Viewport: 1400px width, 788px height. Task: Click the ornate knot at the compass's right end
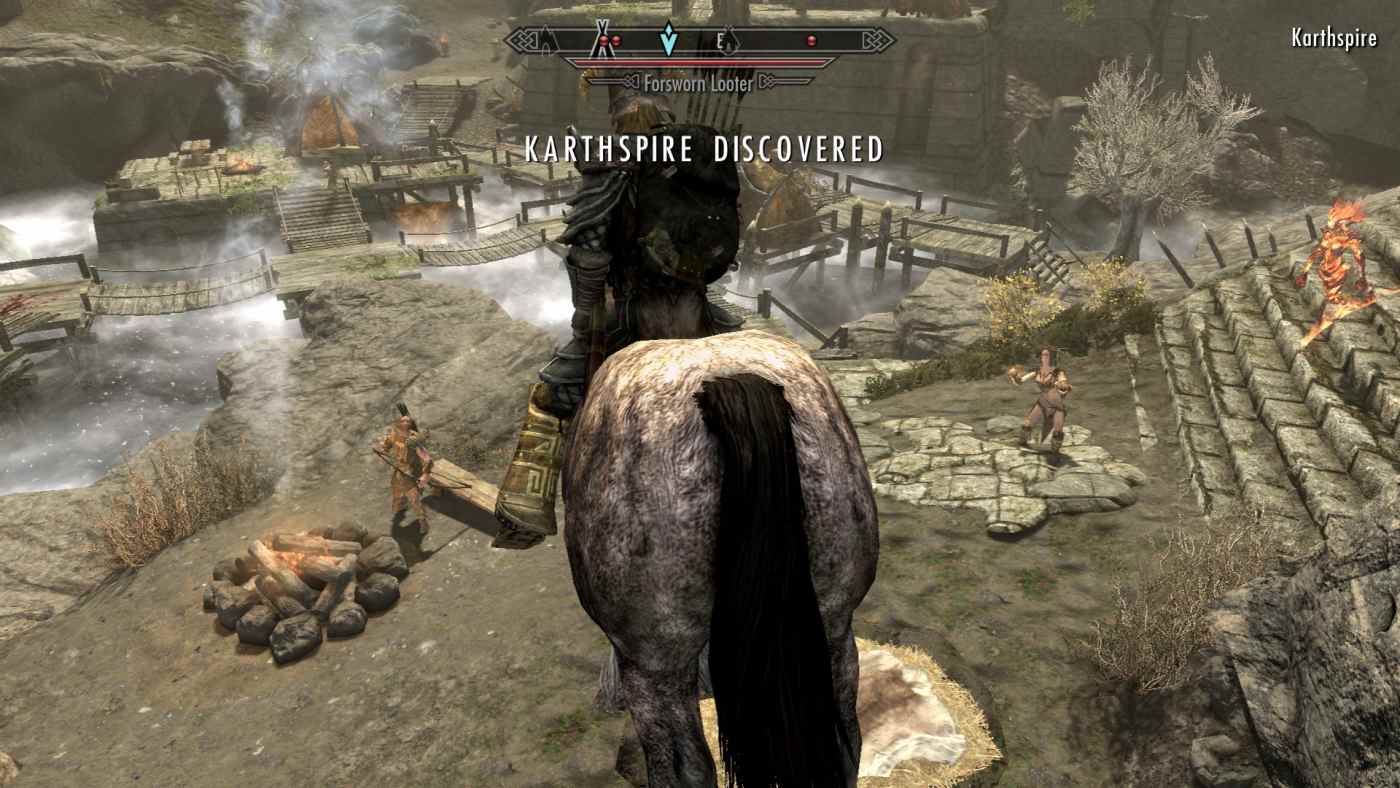[878, 39]
